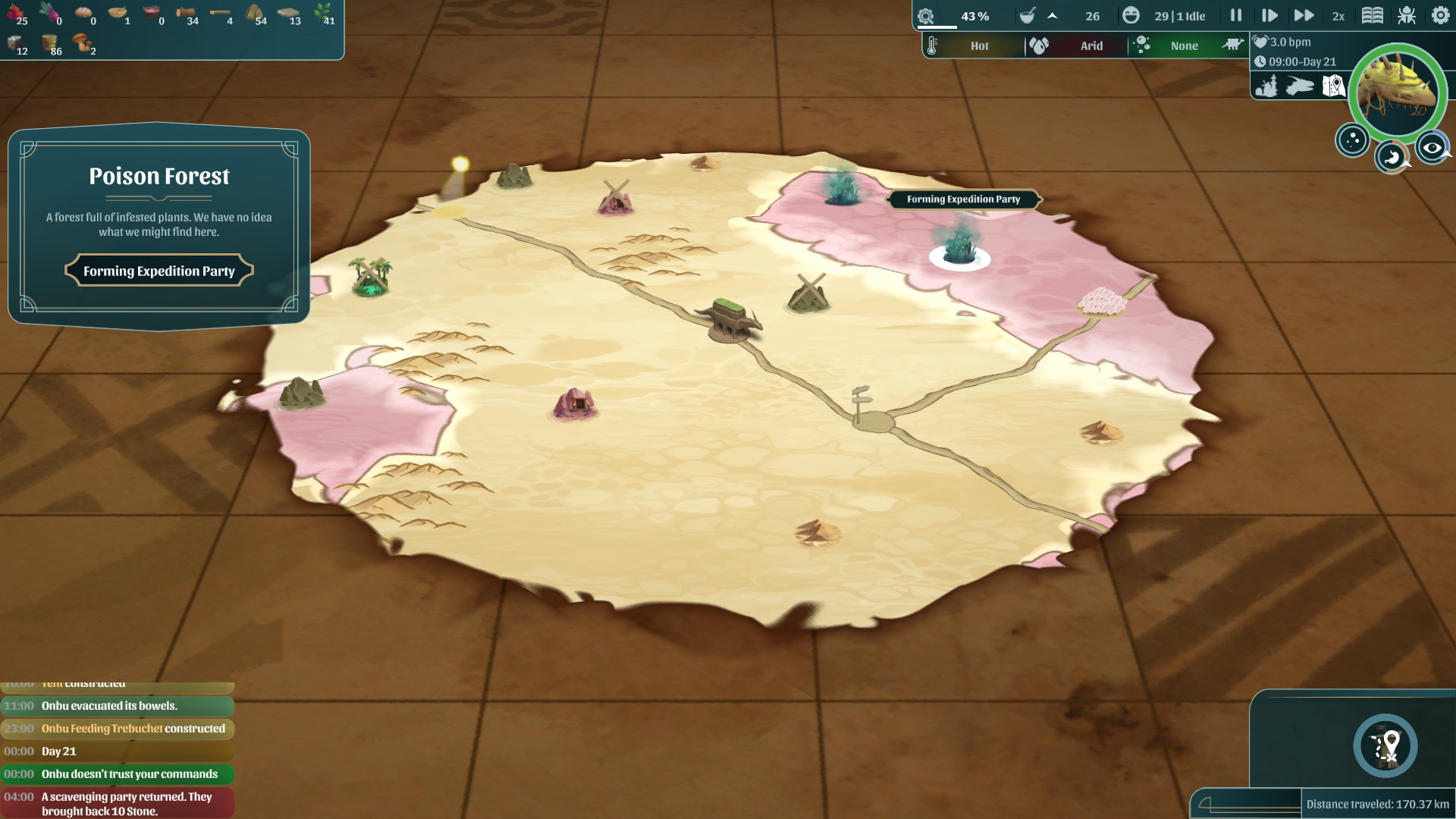Select the Hot temperature indicator
Screen dimensions: 1456x819
click(978, 45)
